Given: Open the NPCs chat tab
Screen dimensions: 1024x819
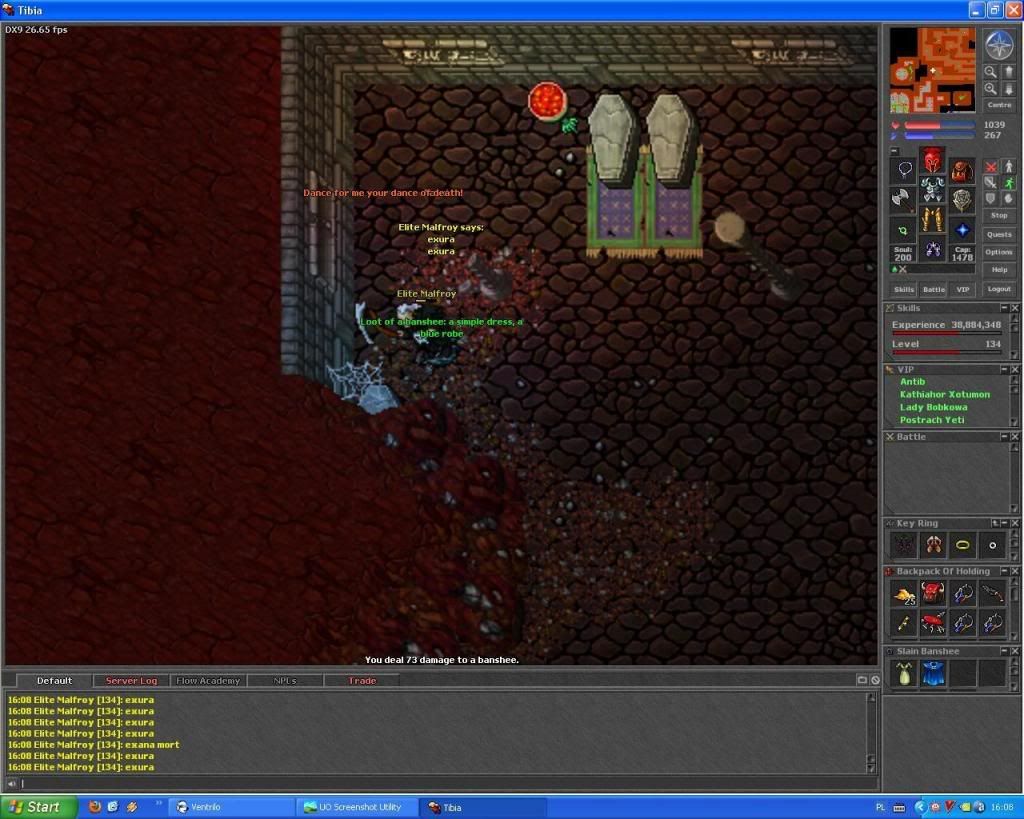Looking at the screenshot, I should click(285, 681).
